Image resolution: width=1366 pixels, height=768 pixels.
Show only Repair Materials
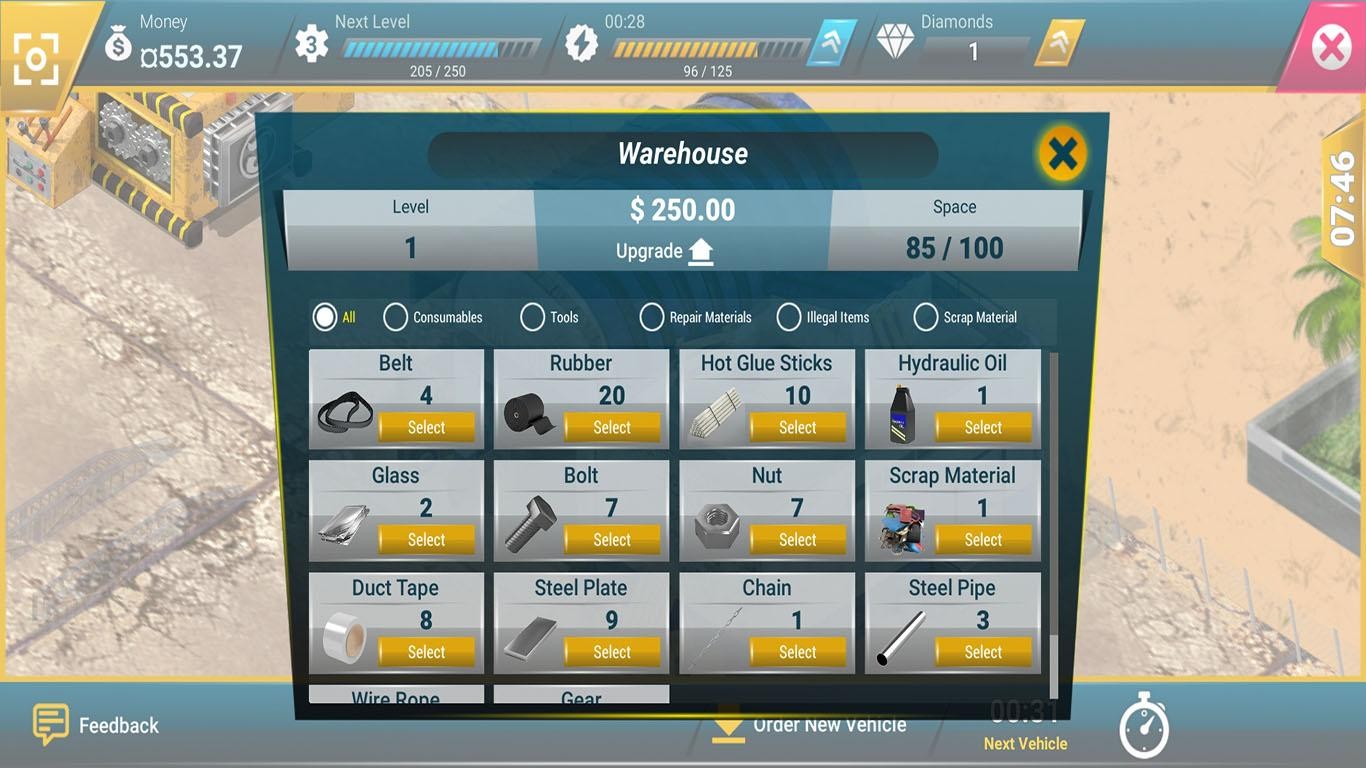click(652, 317)
